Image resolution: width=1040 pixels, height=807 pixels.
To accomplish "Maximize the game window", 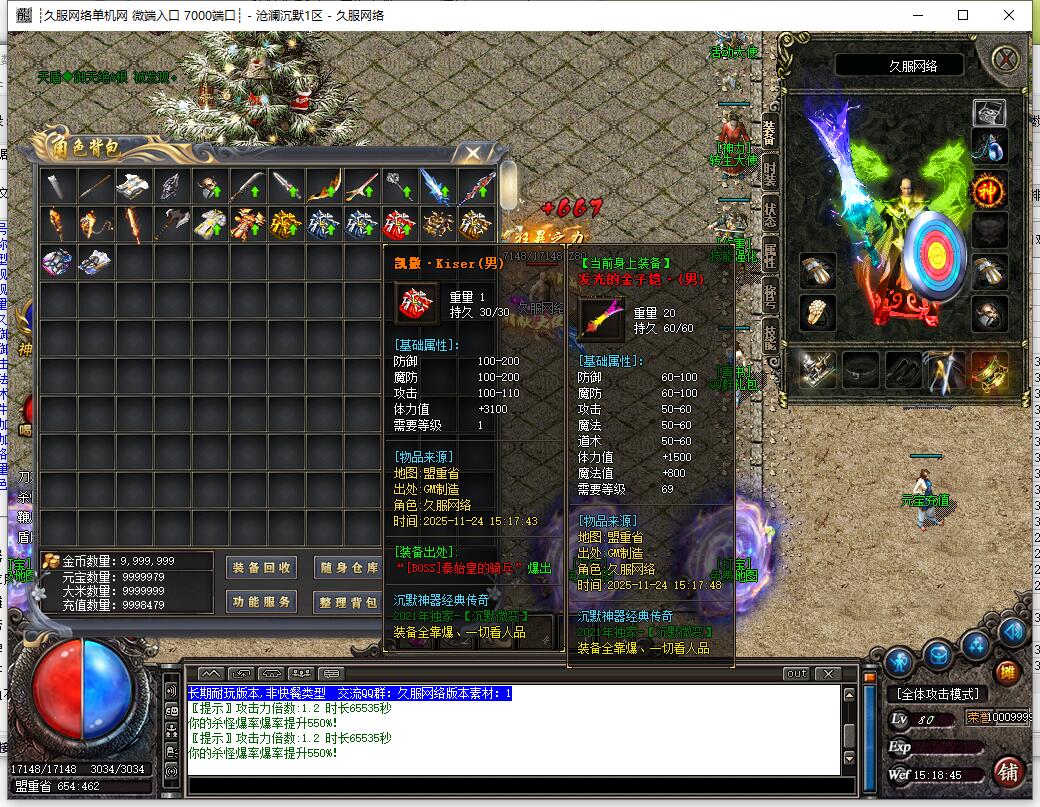I will pos(963,15).
